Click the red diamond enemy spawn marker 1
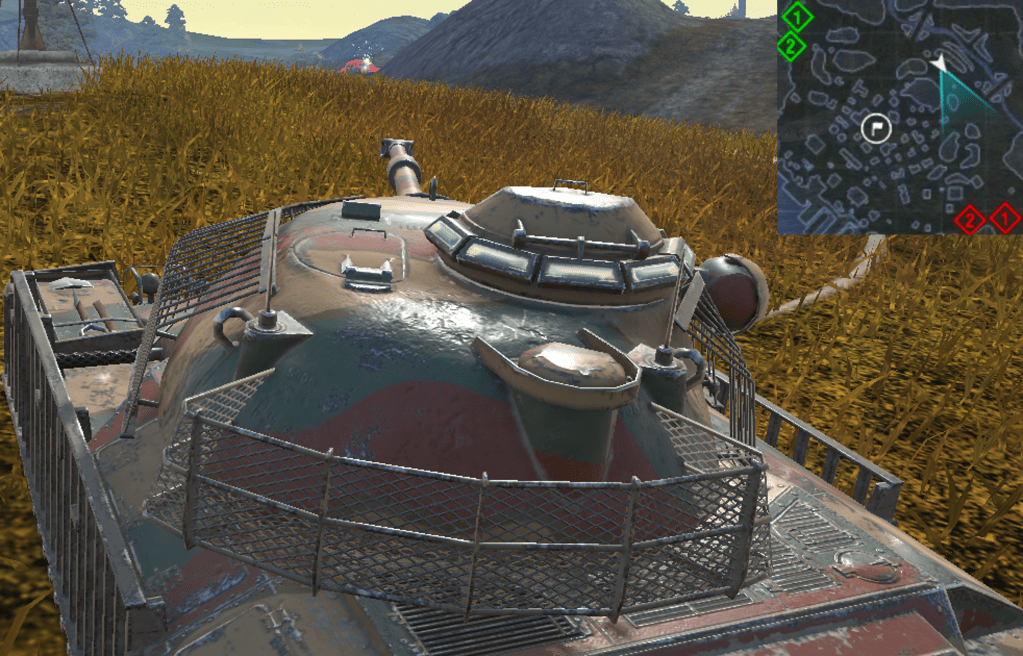This screenshot has width=1023, height=656. 1005,218
